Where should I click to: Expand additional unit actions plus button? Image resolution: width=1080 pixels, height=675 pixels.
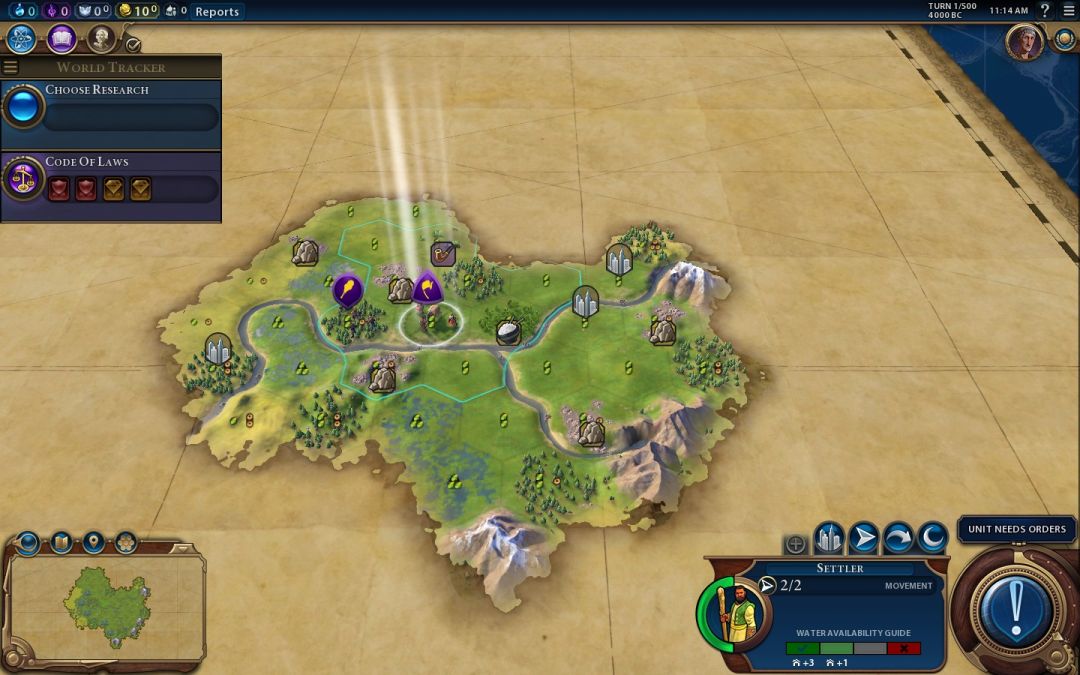[x=795, y=544]
